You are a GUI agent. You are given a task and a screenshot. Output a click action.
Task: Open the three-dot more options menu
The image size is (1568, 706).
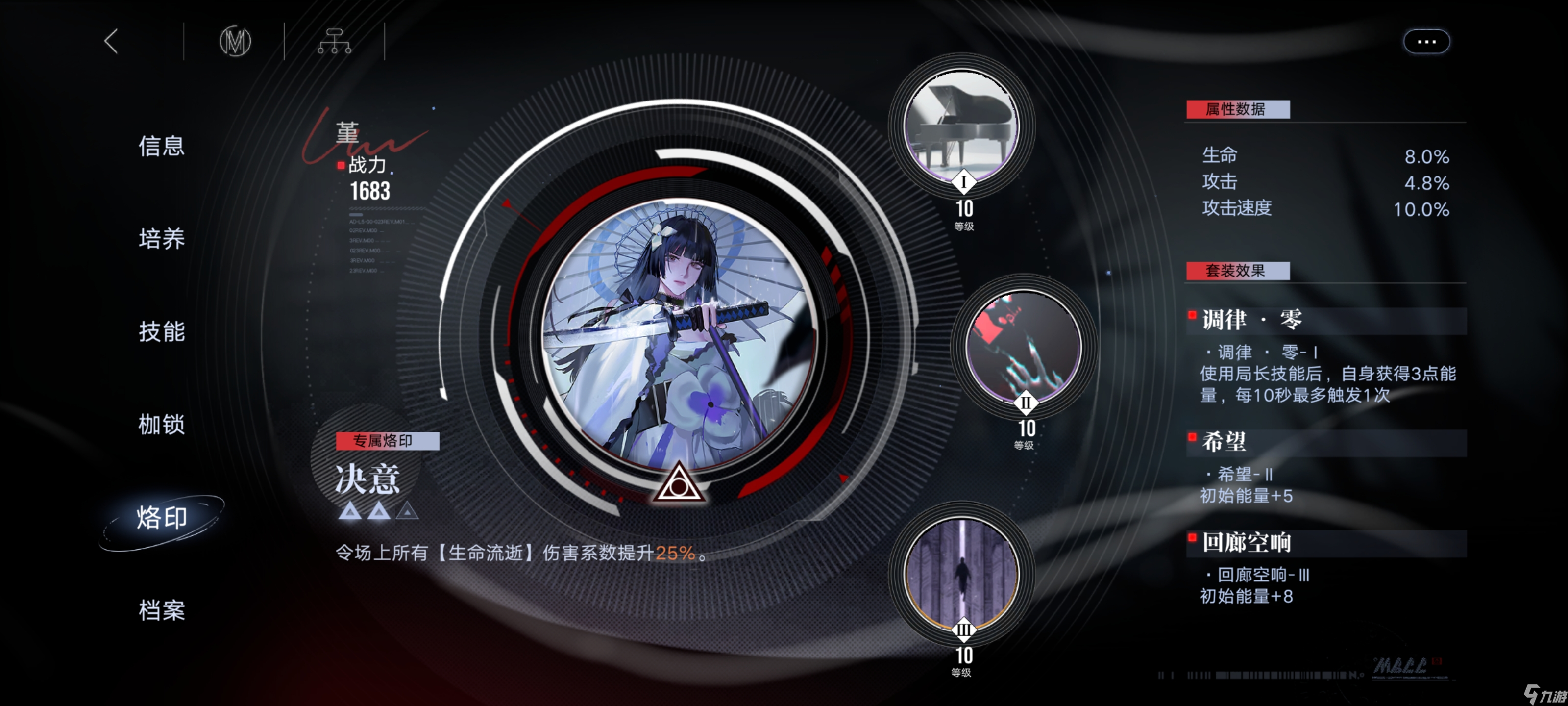click(x=1426, y=41)
